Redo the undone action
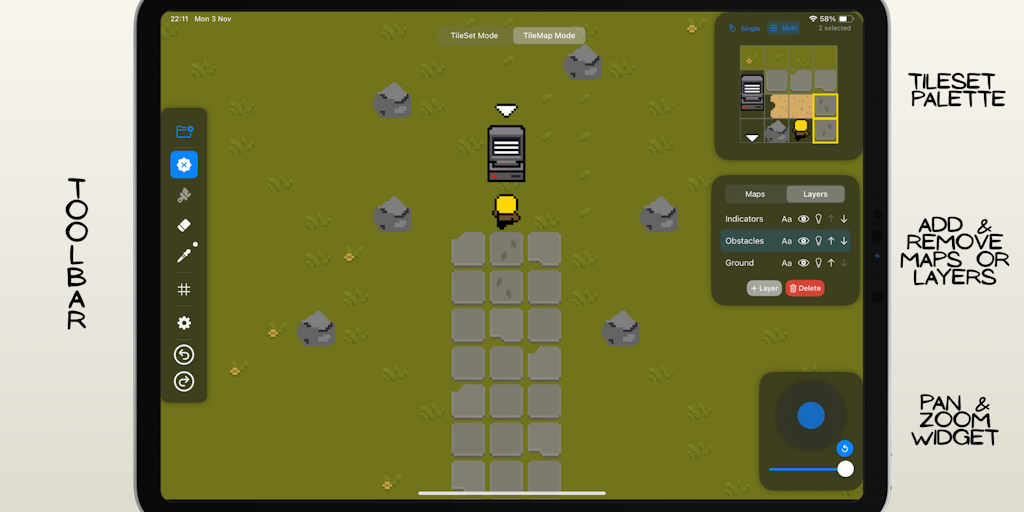The width and height of the screenshot is (1024, 512). (x=184, y=381)
